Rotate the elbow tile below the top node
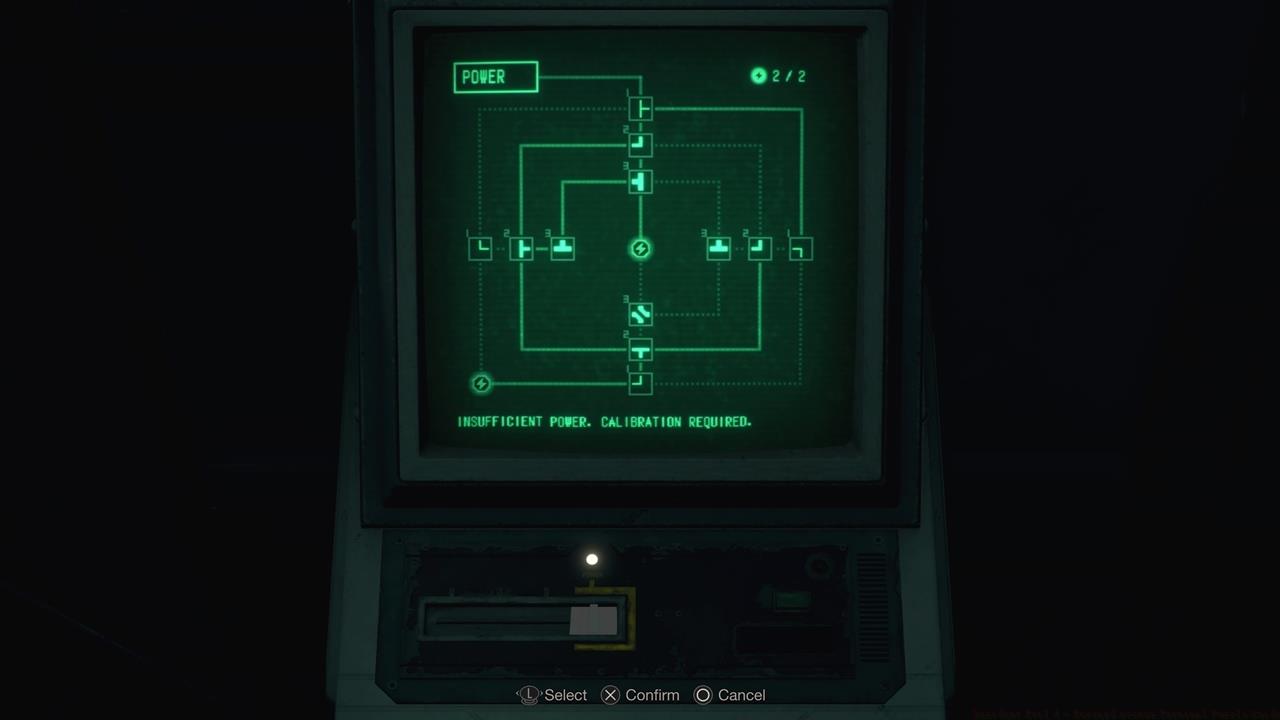Screen dimensions: 1280x720 [640, 145]
